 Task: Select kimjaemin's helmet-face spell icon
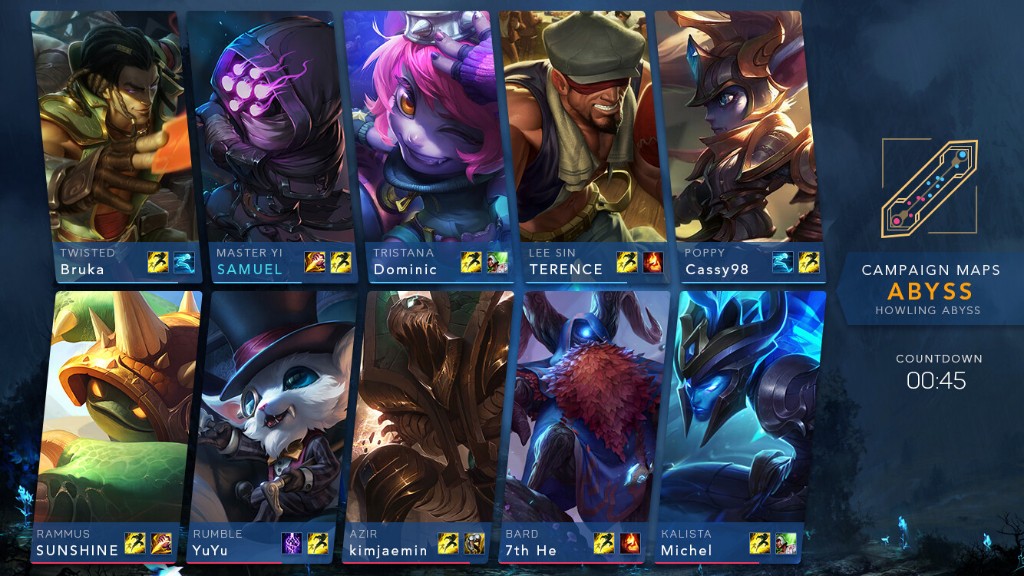coord(474,543)
